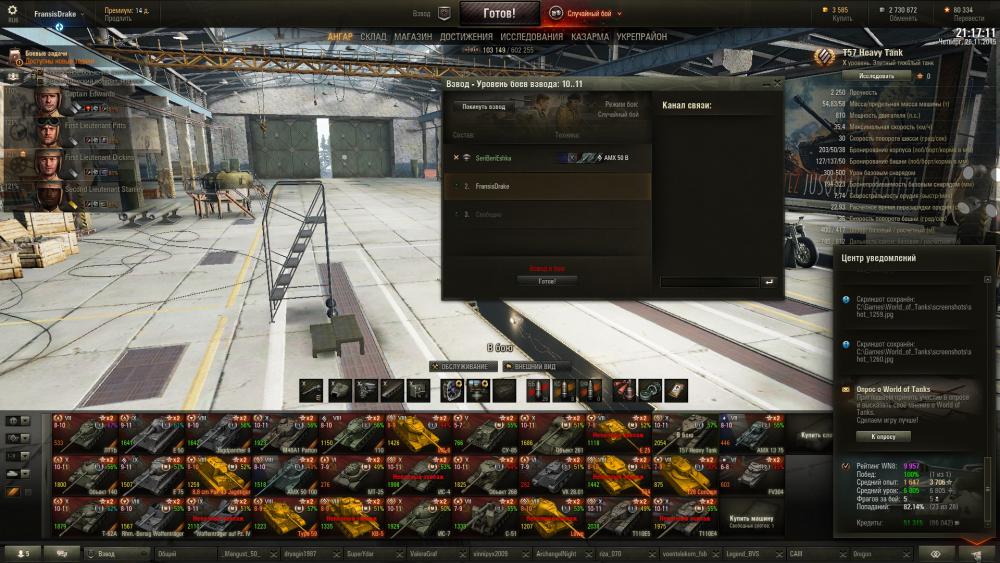Screen dimensions: 1000x563
Task: Open the ИССЛЕДОВАНИЯ tab
Action: (x=532, y=37)
